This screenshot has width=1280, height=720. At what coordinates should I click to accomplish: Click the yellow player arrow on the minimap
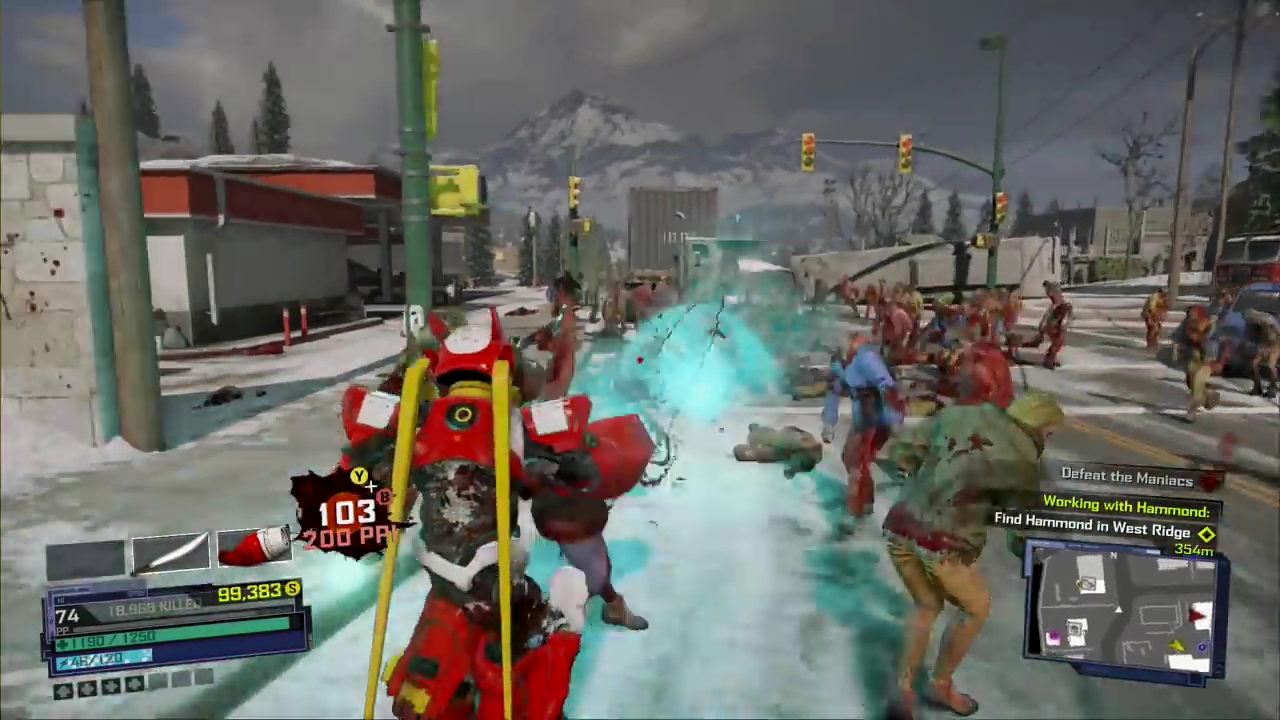1177,645
